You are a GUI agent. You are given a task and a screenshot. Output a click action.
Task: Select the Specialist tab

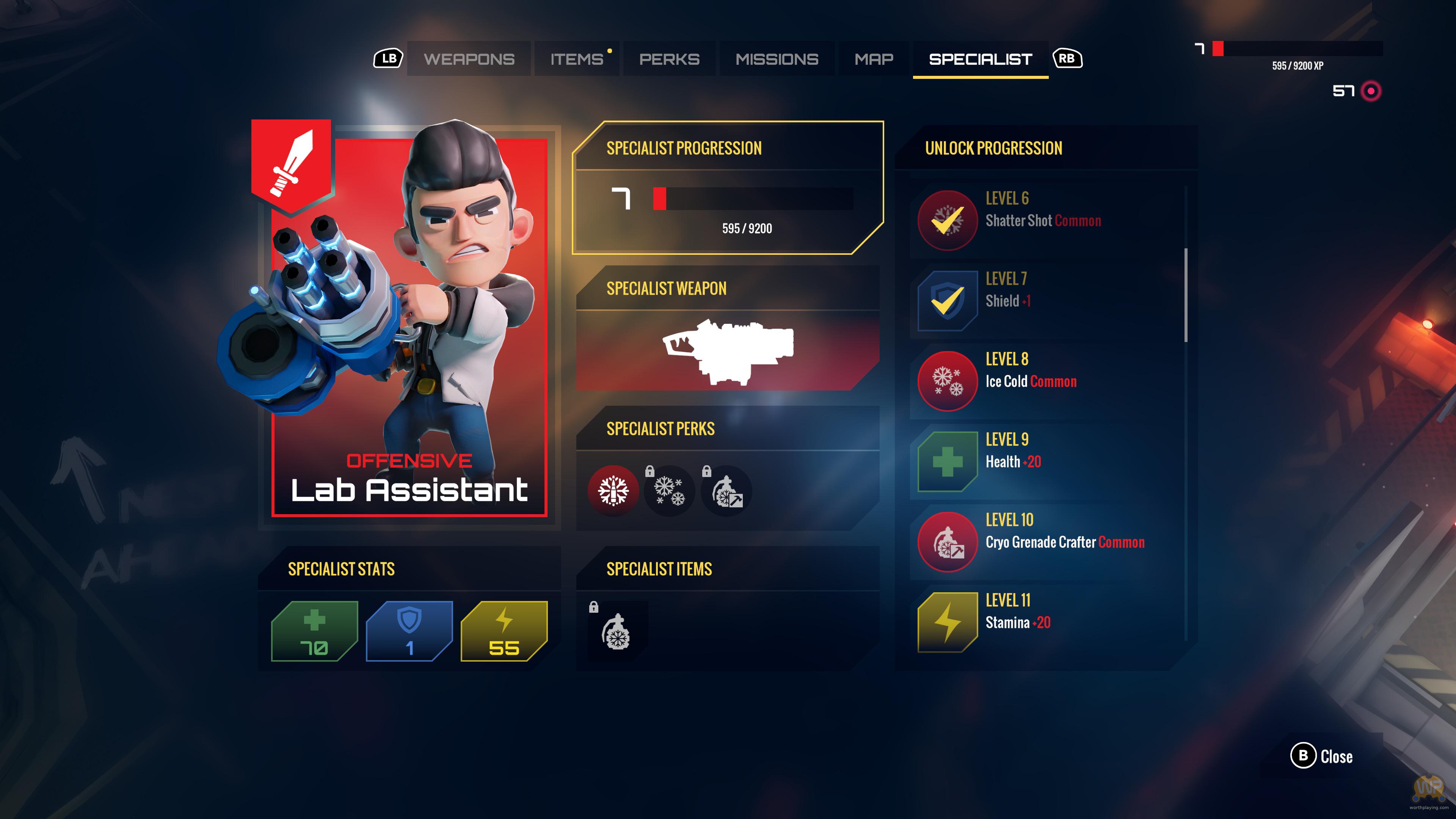coord(980,59)
